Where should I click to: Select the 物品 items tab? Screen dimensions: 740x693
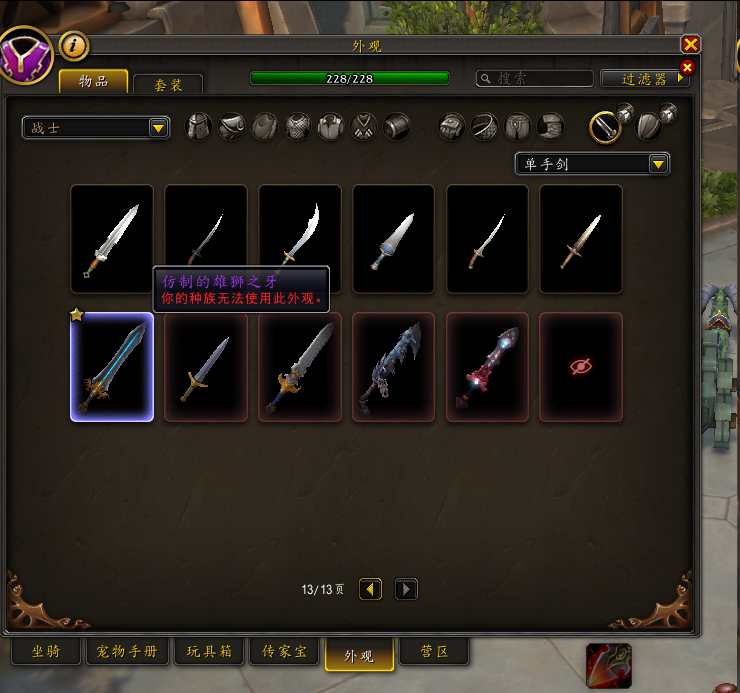(x=94, y=82)
